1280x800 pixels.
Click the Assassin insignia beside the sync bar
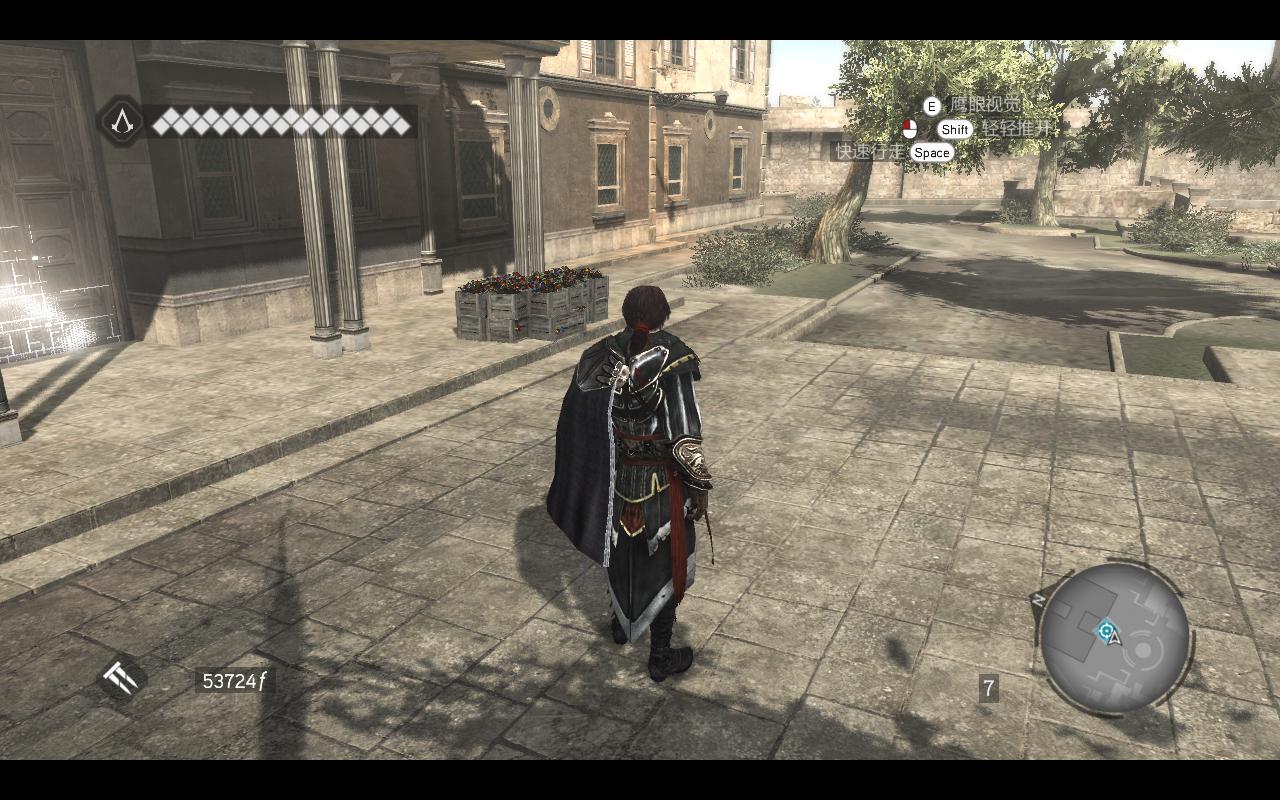(122, 122)
